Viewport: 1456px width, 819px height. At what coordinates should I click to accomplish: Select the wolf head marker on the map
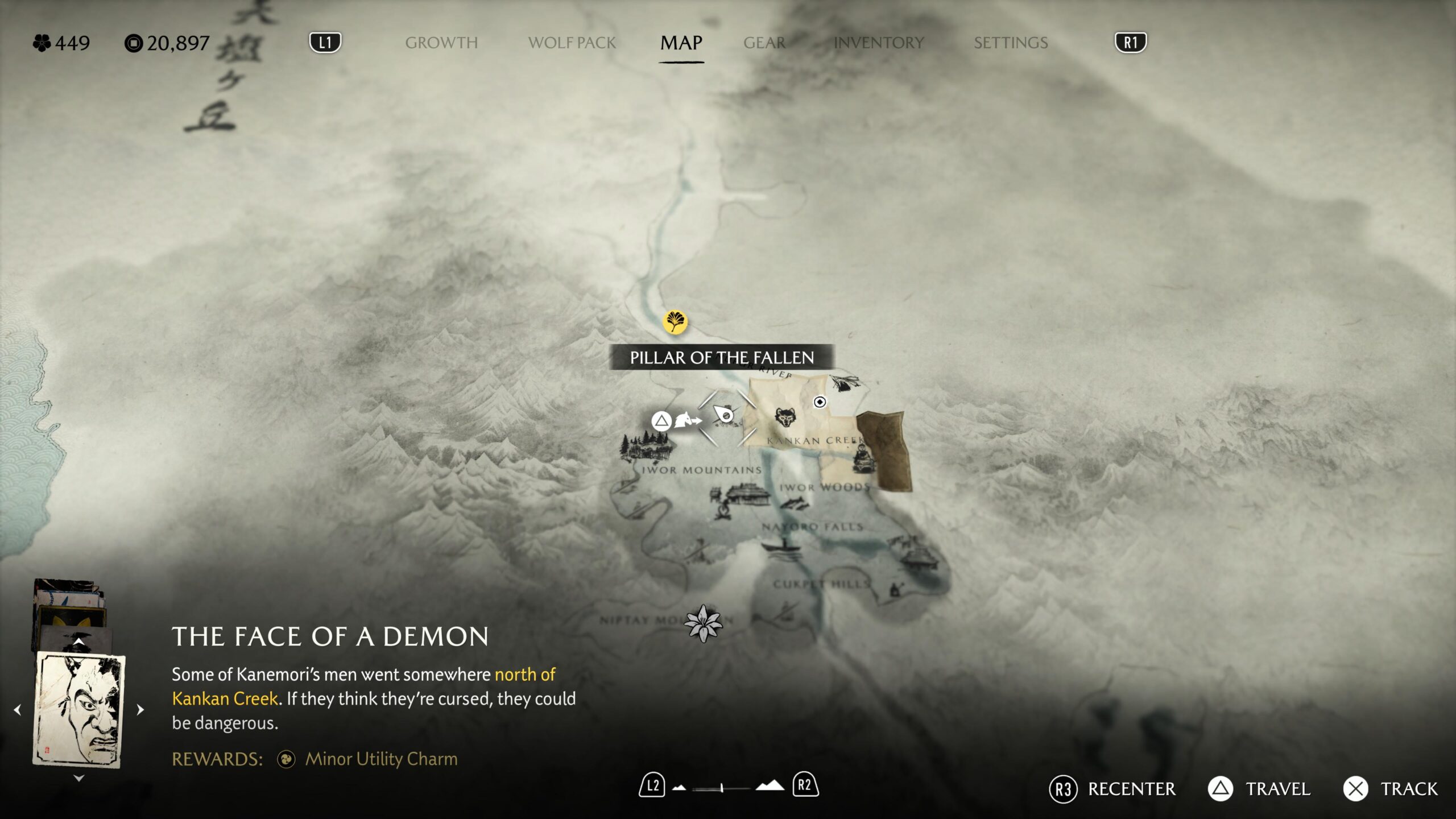pos(785,418)
